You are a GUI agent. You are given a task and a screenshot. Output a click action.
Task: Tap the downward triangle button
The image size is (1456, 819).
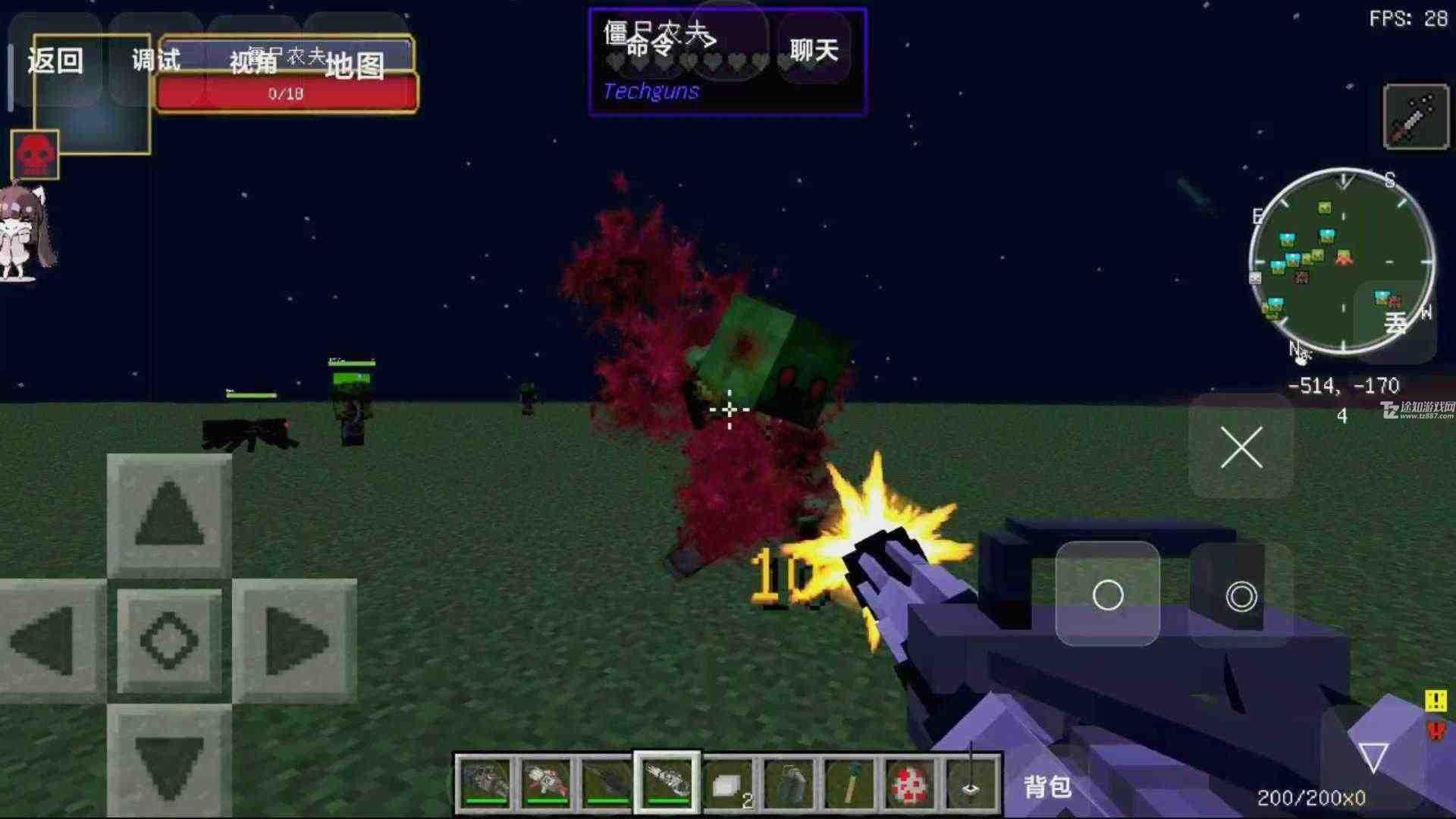pos(1373,756)
